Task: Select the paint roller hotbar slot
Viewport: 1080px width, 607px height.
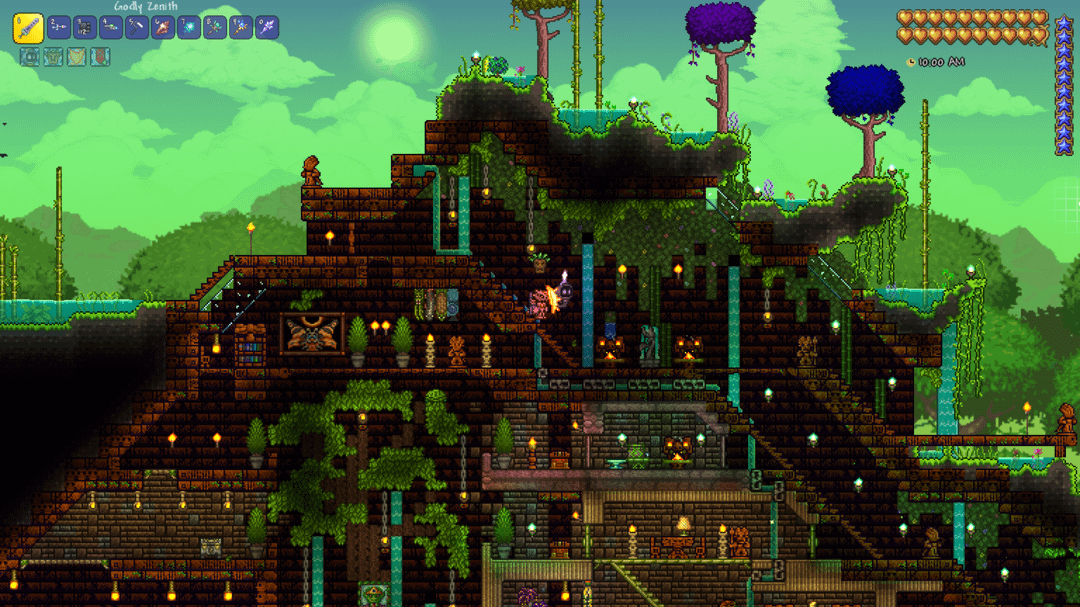Action: tap(137, 27)
